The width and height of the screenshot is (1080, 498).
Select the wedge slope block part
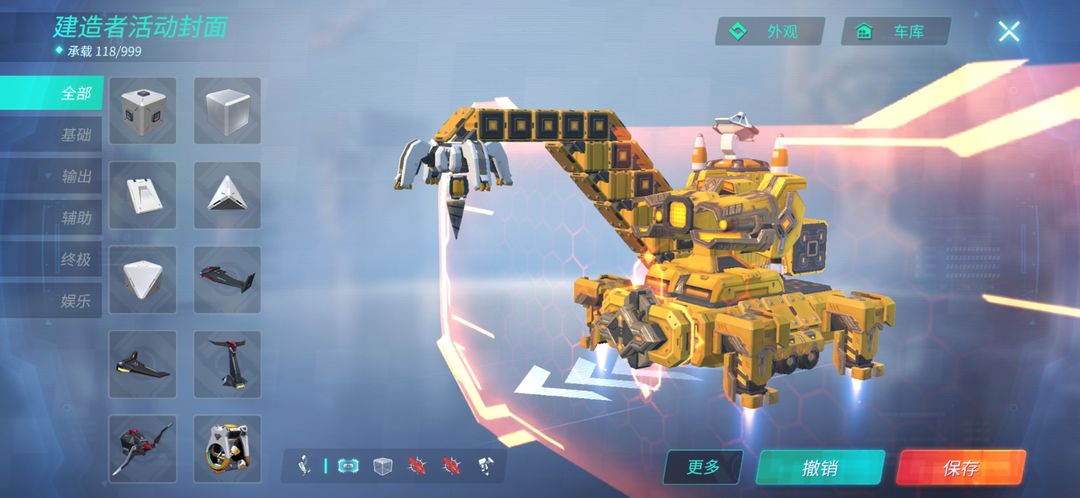(x=142, y=194)
